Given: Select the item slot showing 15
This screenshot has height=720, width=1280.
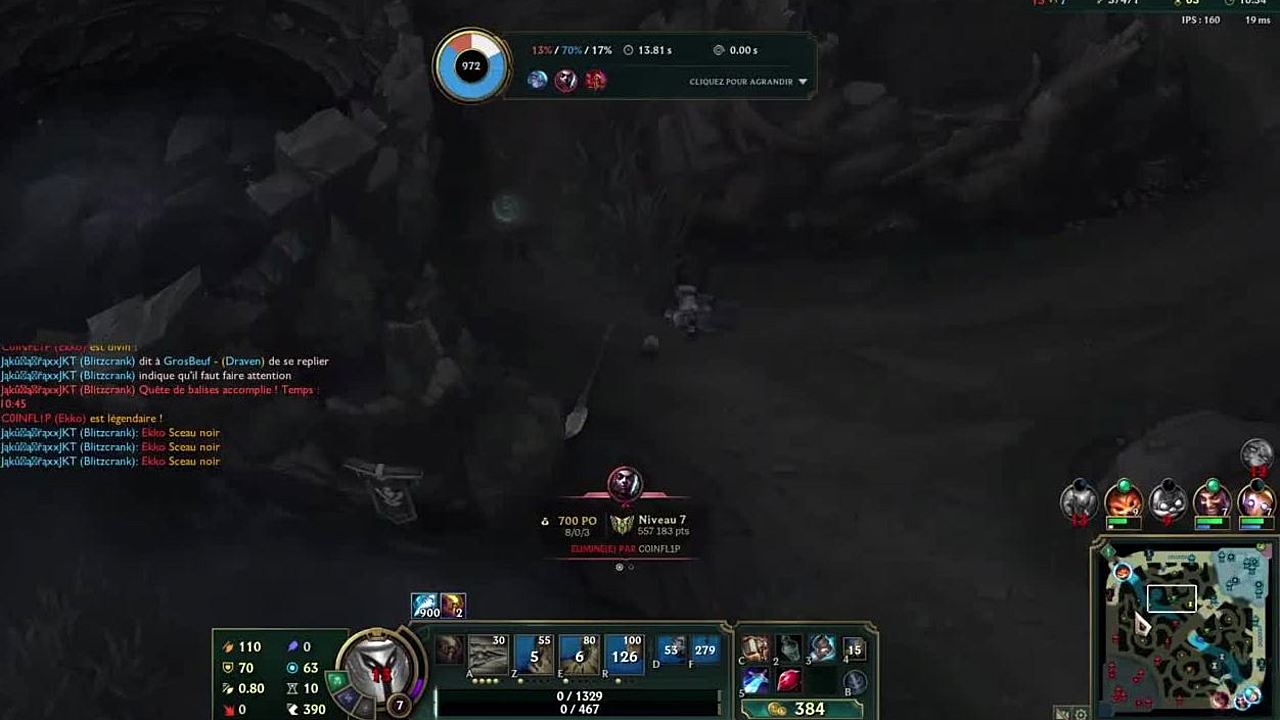Looking at the screenshot, I should [x=854, y=649].
